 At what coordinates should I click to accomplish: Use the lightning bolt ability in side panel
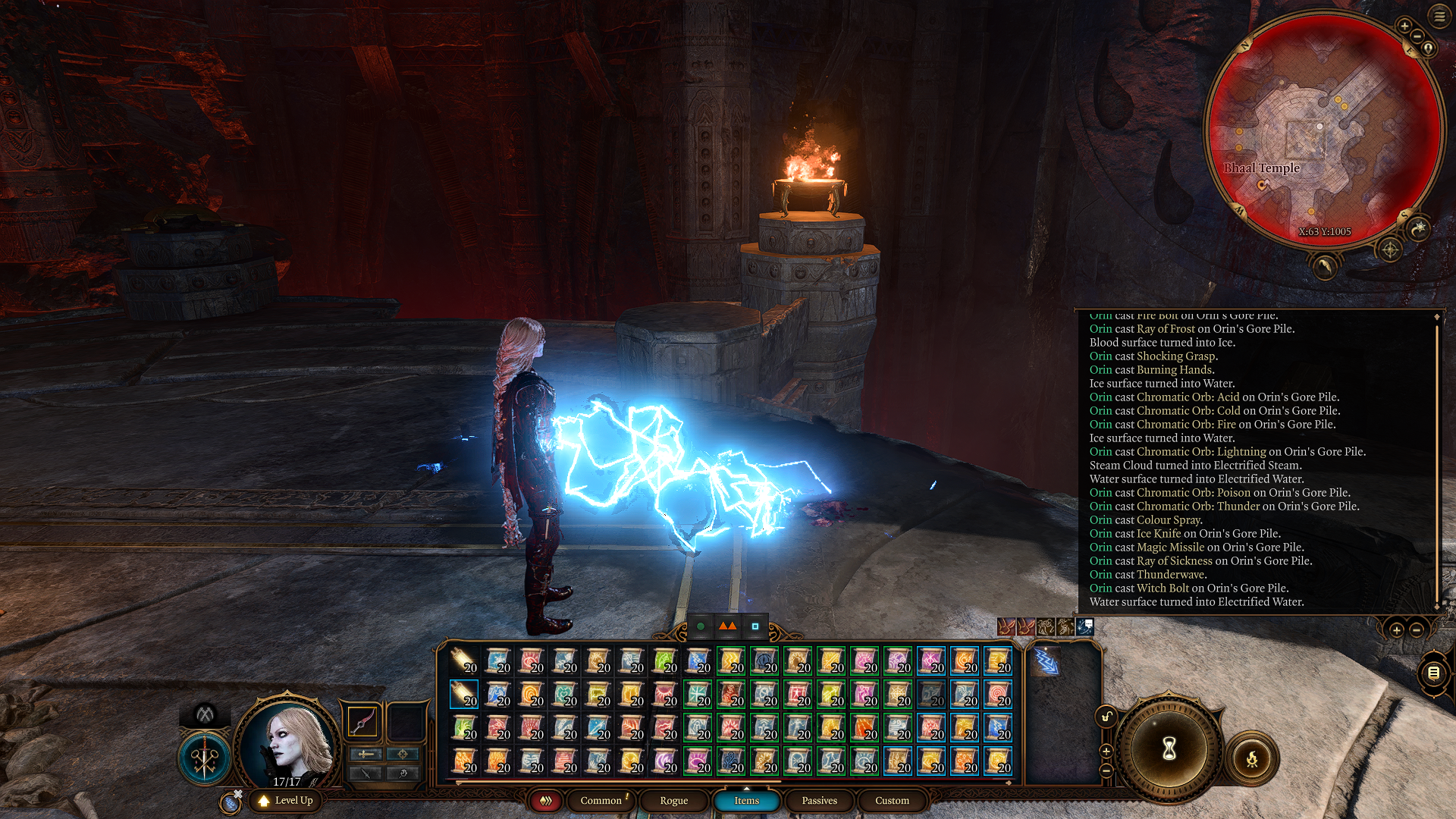pos(1046,661)
